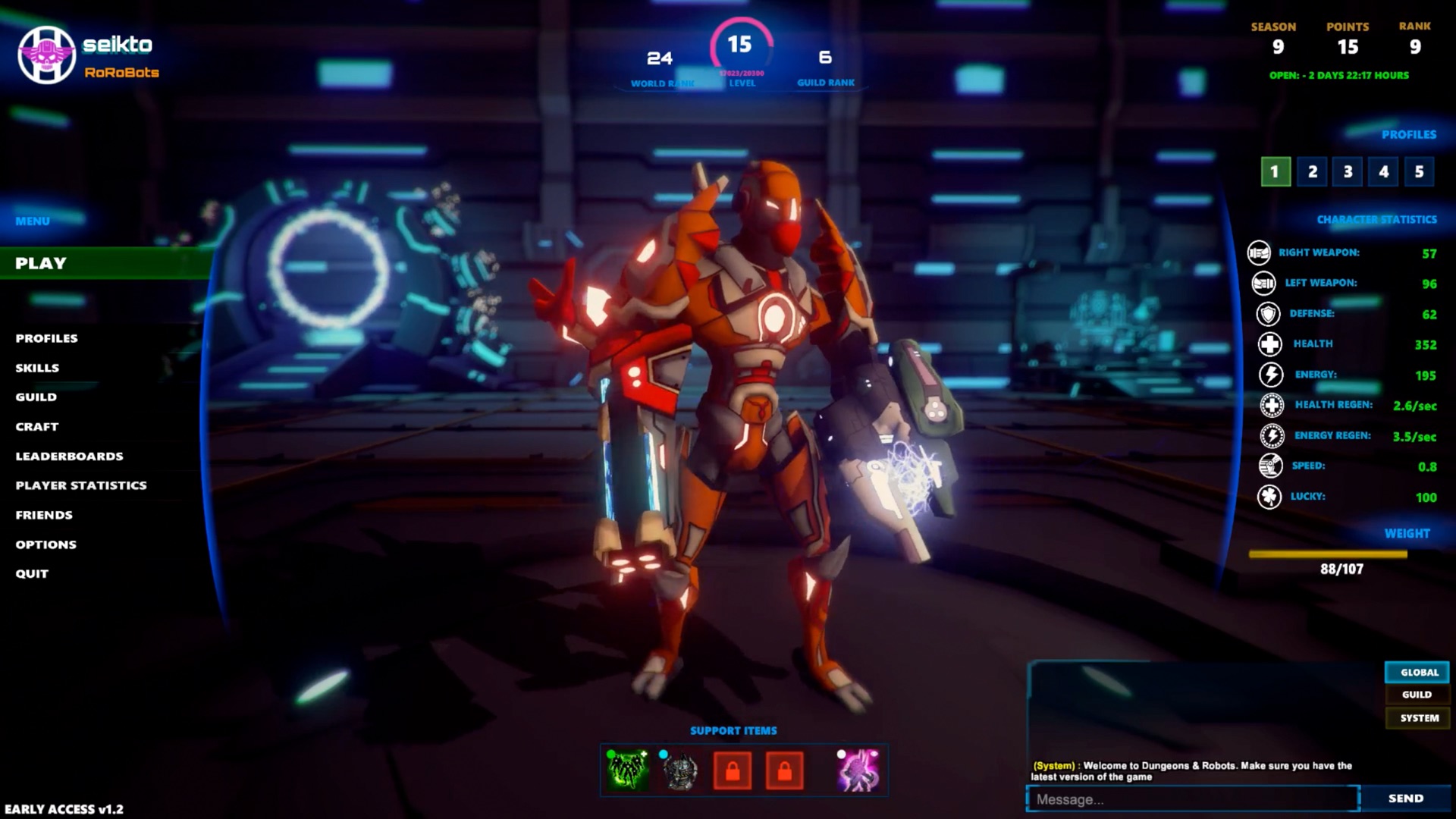Click the PLAY button
Screen dimensions: 1456x819
[x=39, y=263]
